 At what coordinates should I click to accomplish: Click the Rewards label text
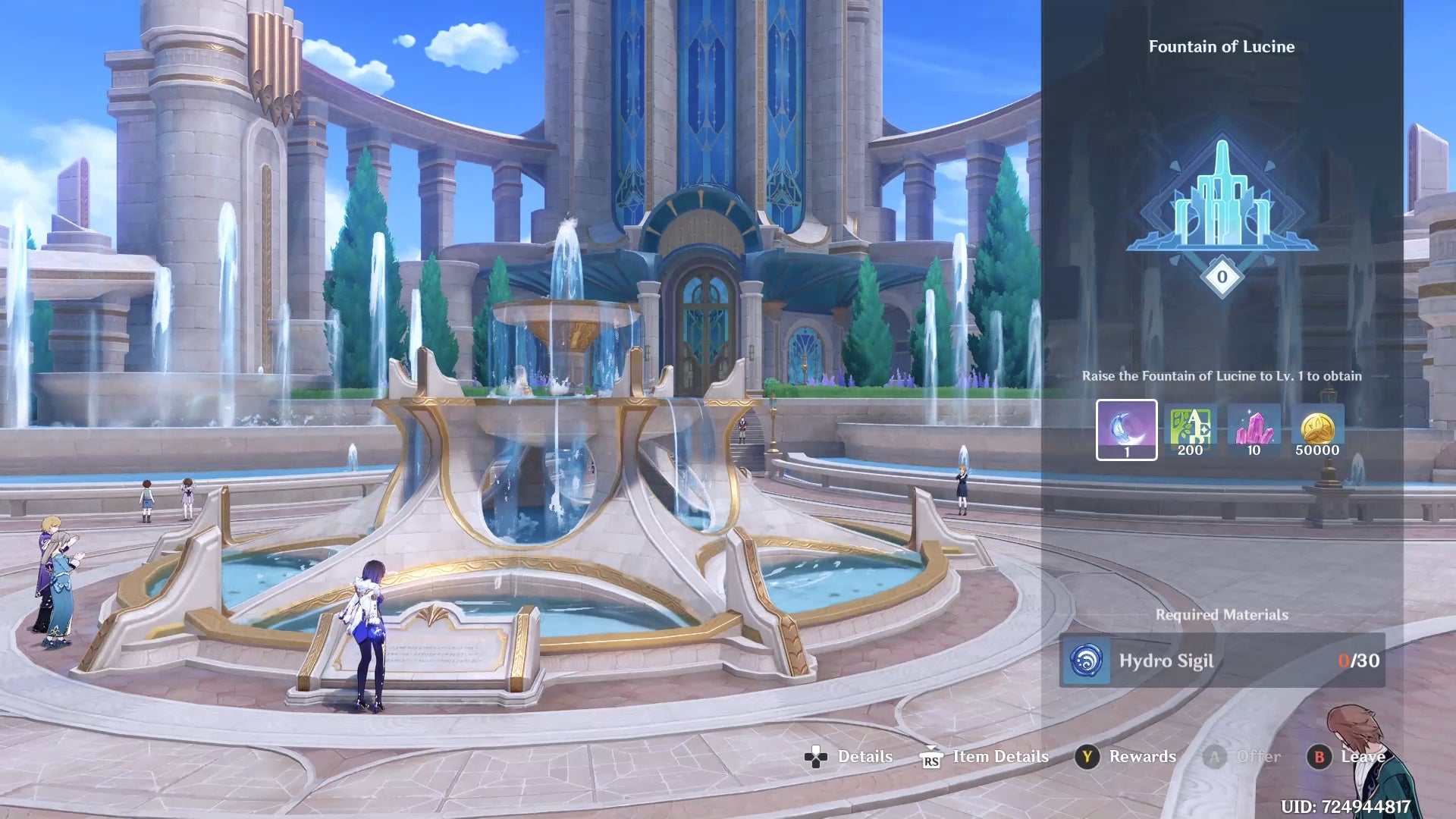click(1142, 757)
